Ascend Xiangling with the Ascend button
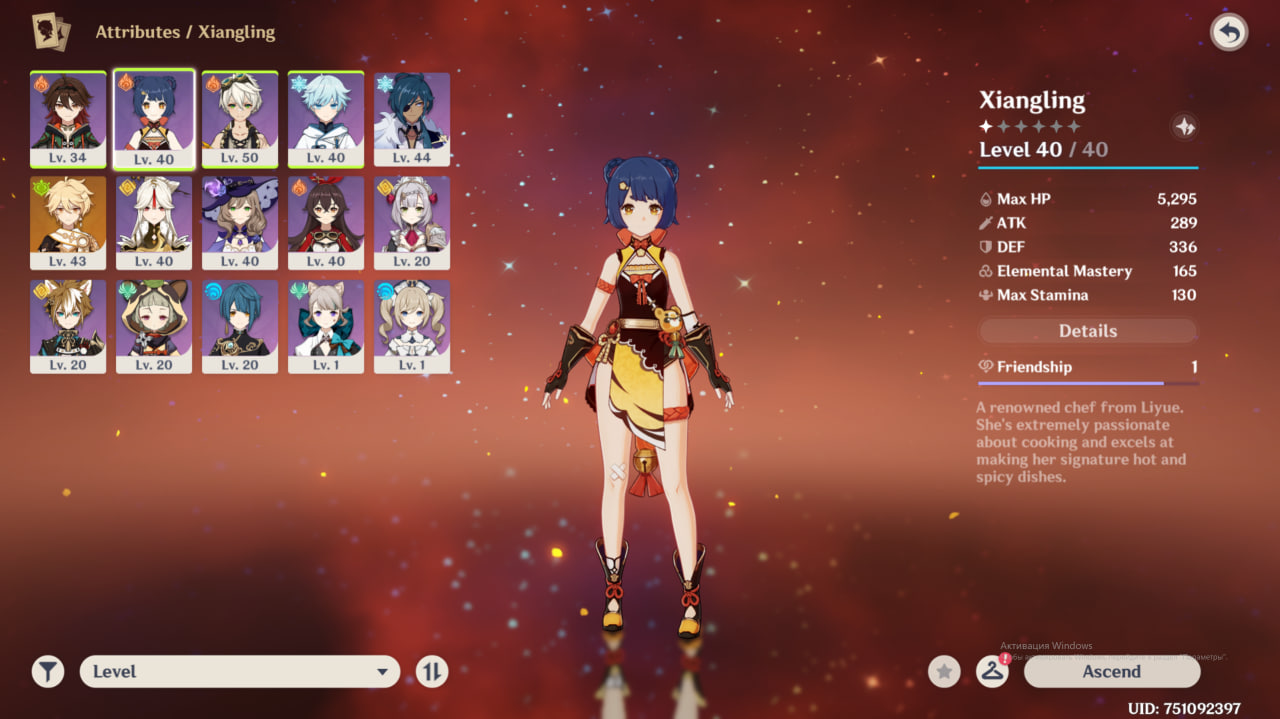Image resolution: width=1280 pixels, height=719 pixels. (x=1111, y=671)
